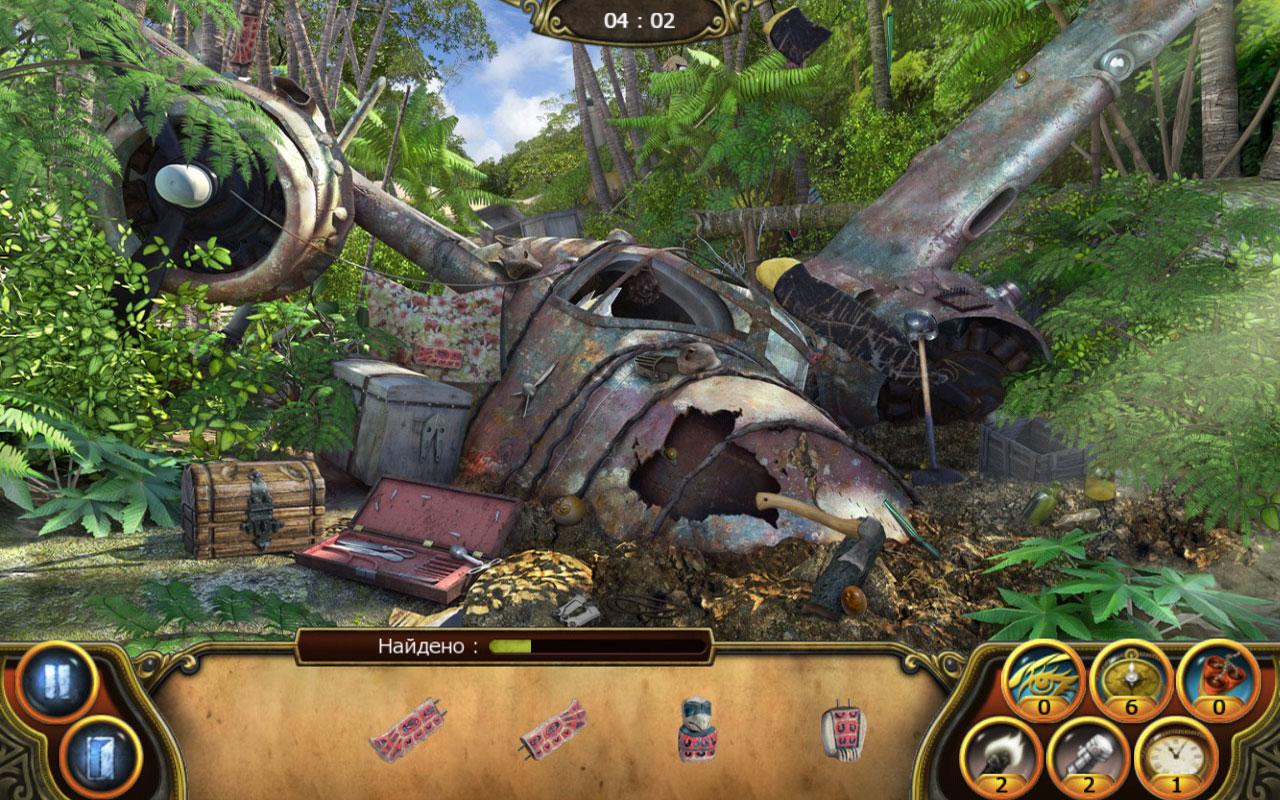The height and width of the screenshot is (800, 1280).
Task: Activate the flashlight power-up
Action: pos(1088,756)
